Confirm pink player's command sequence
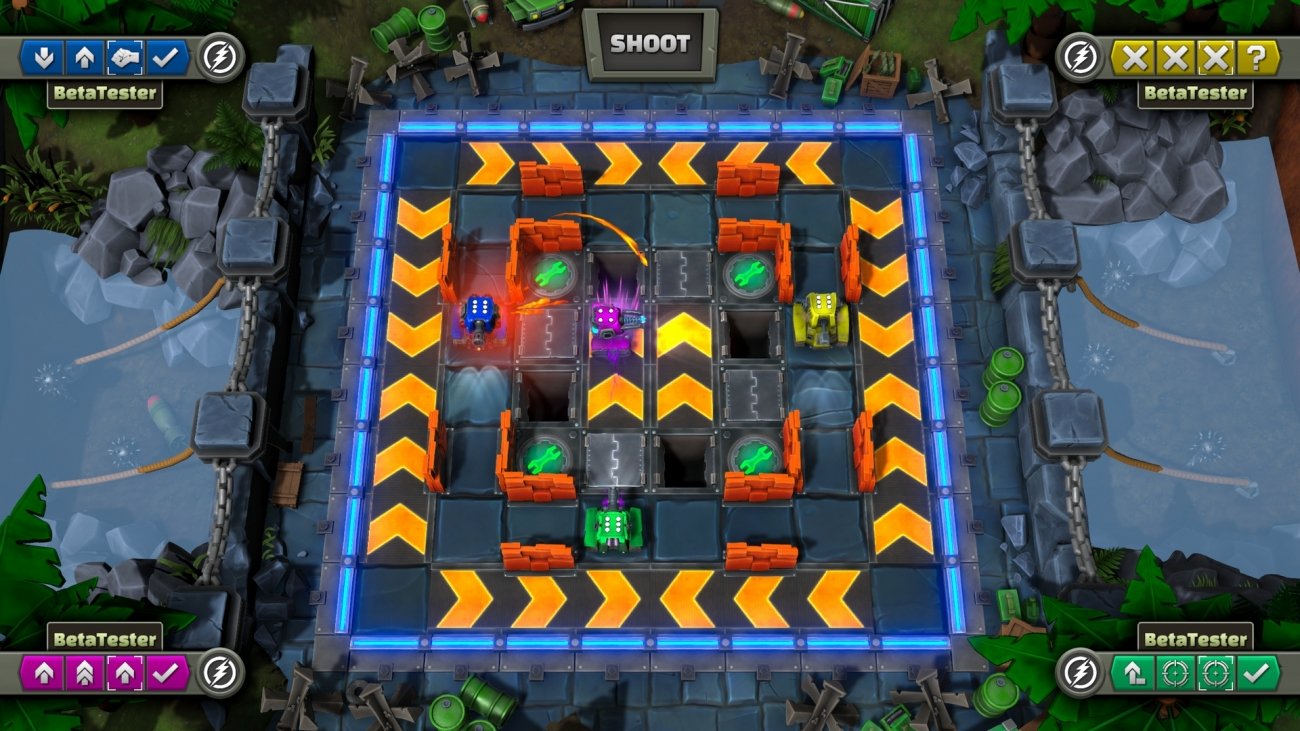This screenshot has height=731, width=1300. 165,671
